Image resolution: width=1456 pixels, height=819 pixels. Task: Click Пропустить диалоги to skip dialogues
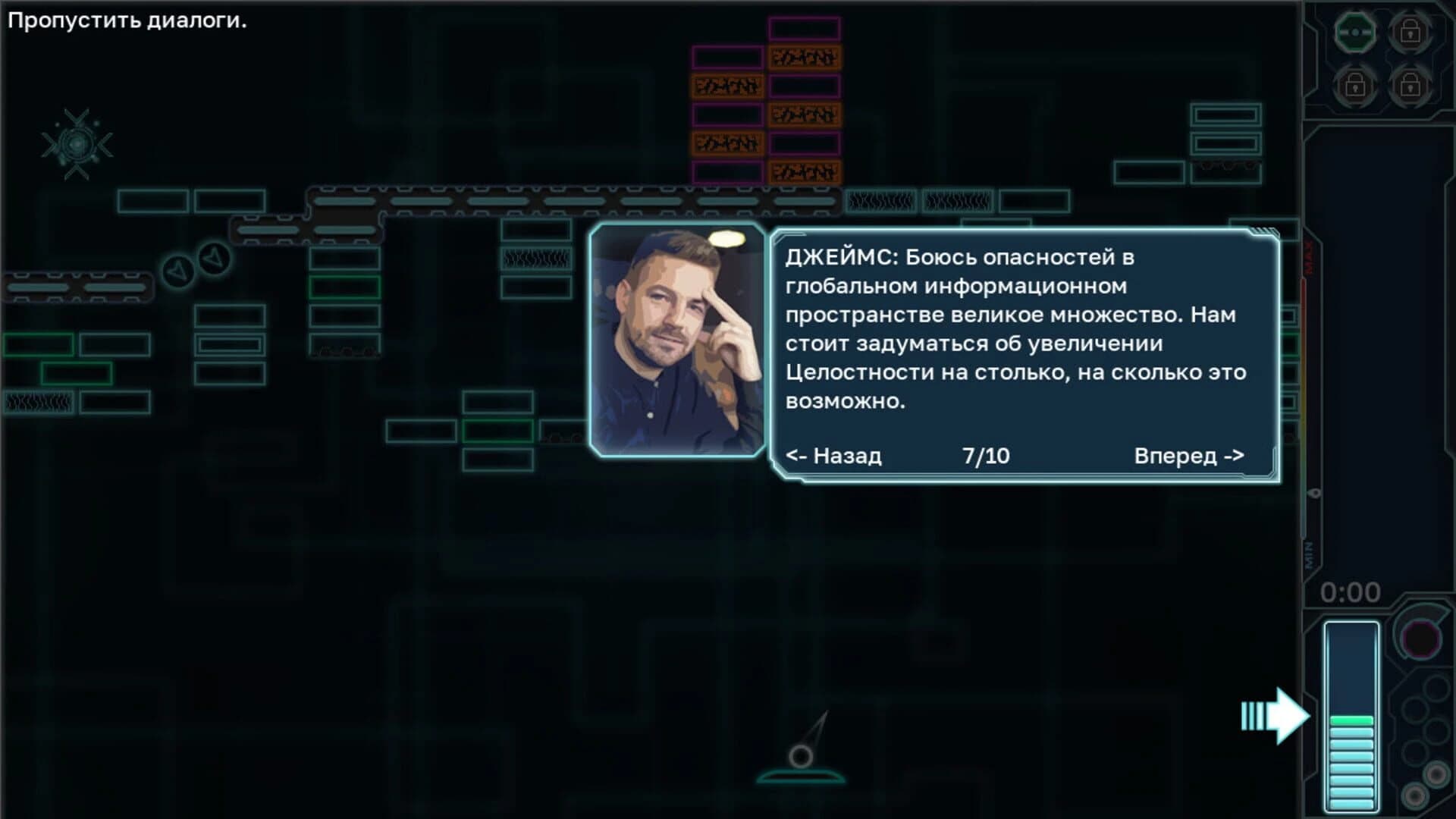[125, 20]
